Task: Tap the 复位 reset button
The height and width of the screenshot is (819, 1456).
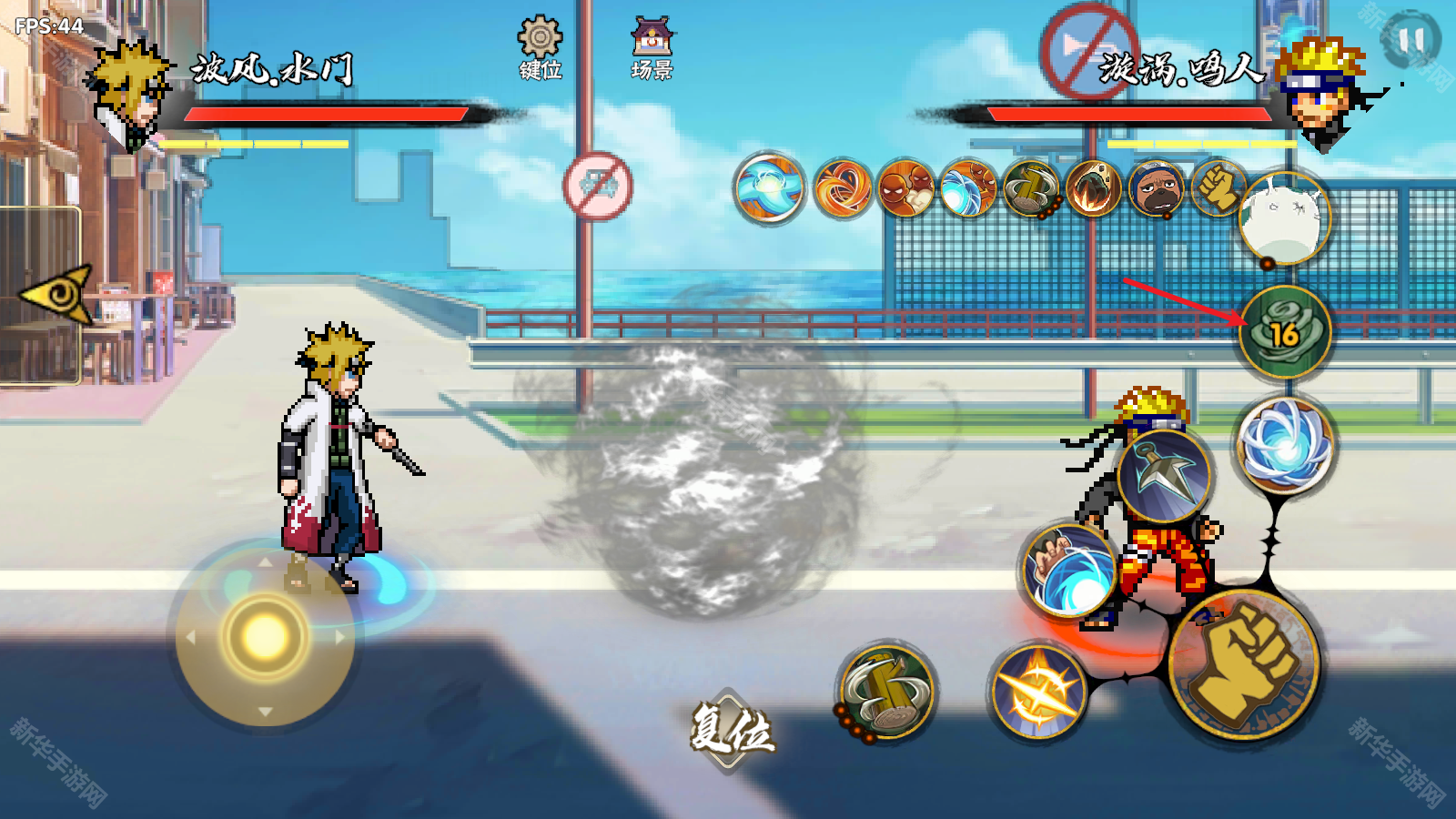Action: coord(731,729)
